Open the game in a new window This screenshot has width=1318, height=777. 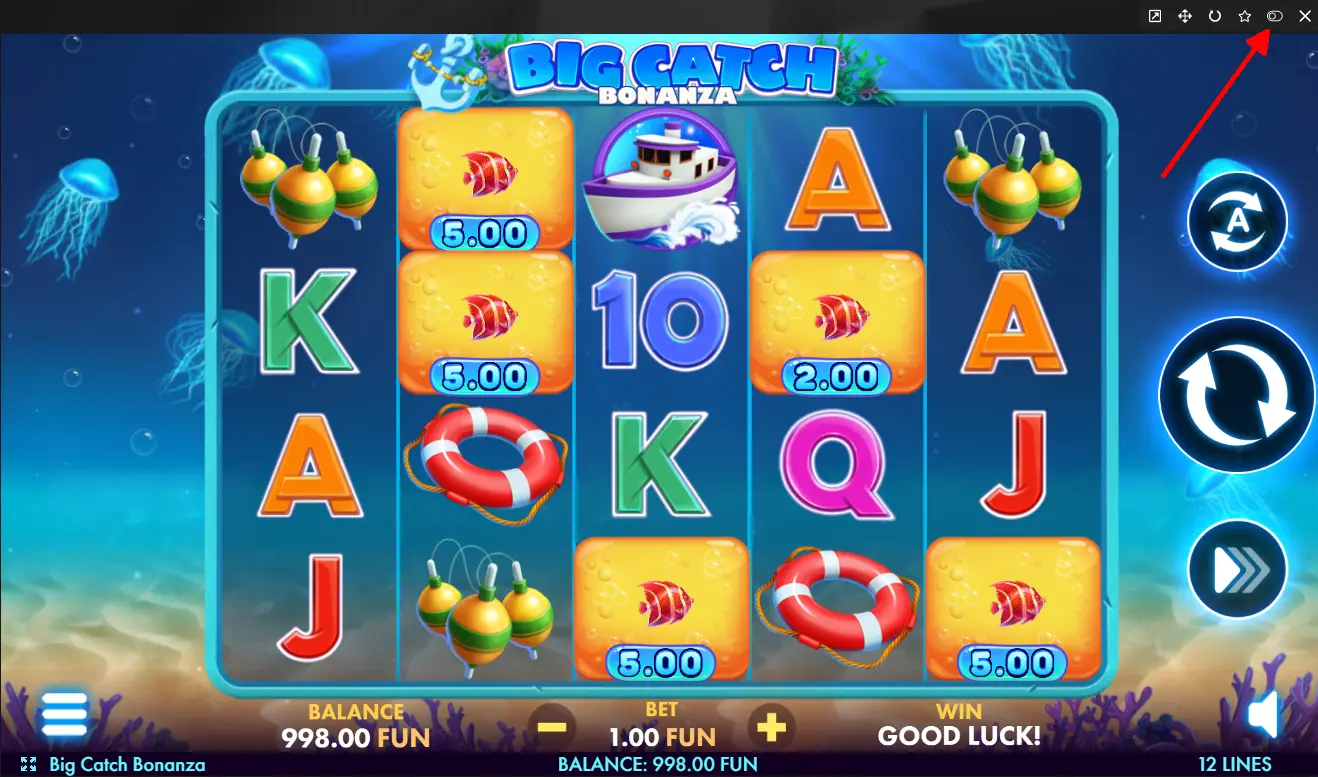(1155, 16)
